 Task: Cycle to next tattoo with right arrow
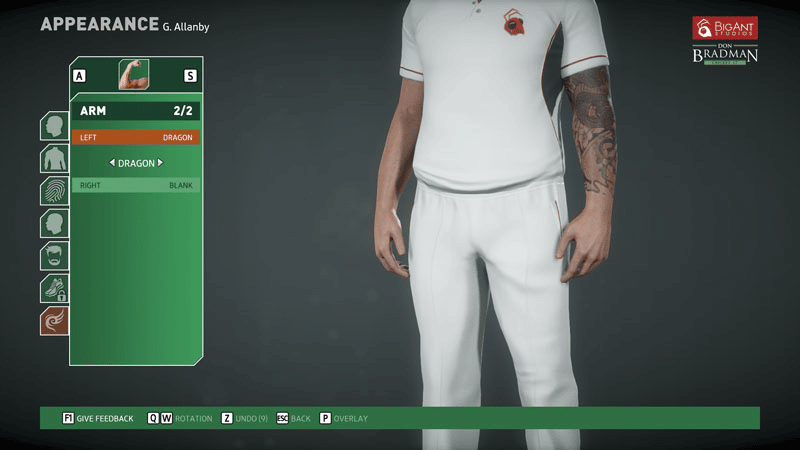click(x=160, y=162)
